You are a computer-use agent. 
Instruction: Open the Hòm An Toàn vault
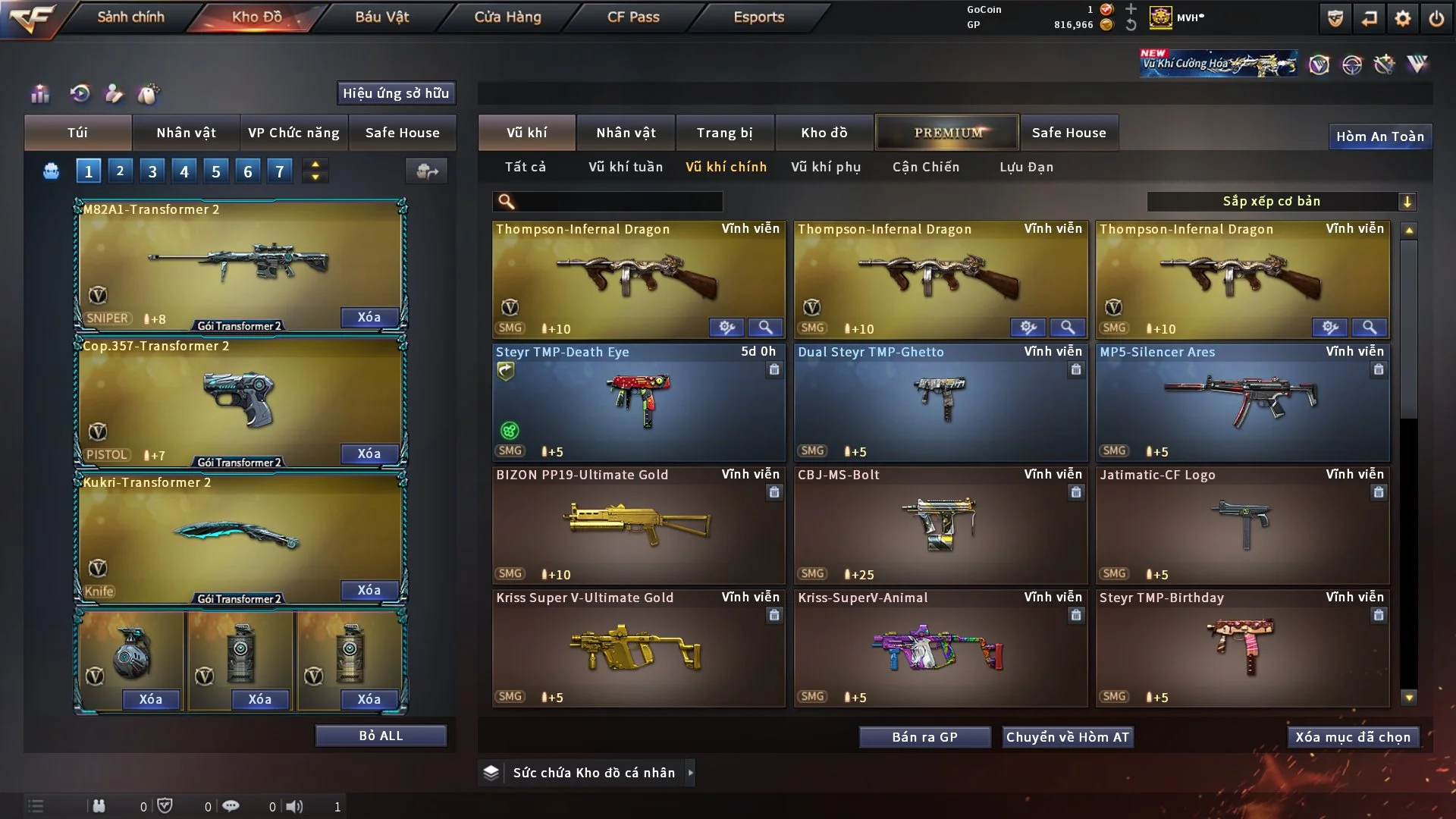tap(1379, 136)
